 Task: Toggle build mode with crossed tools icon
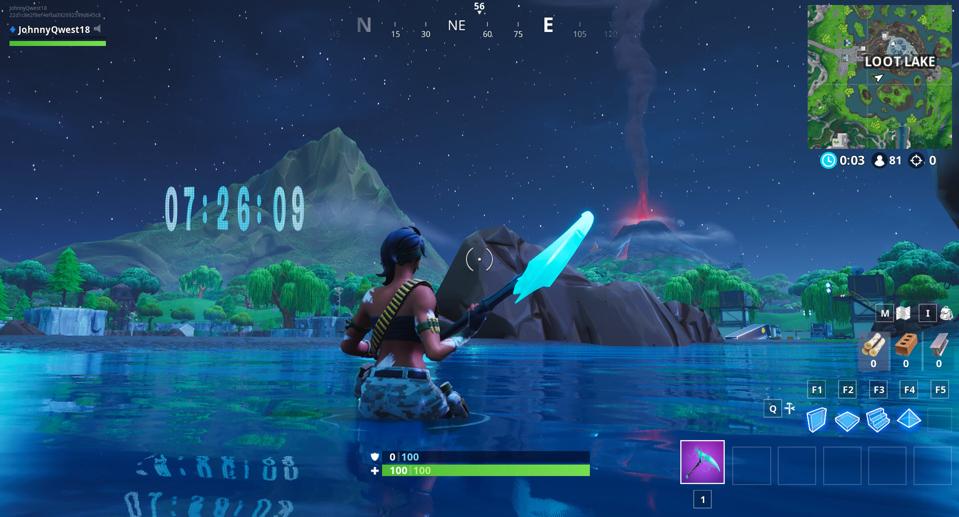[790, 408]
